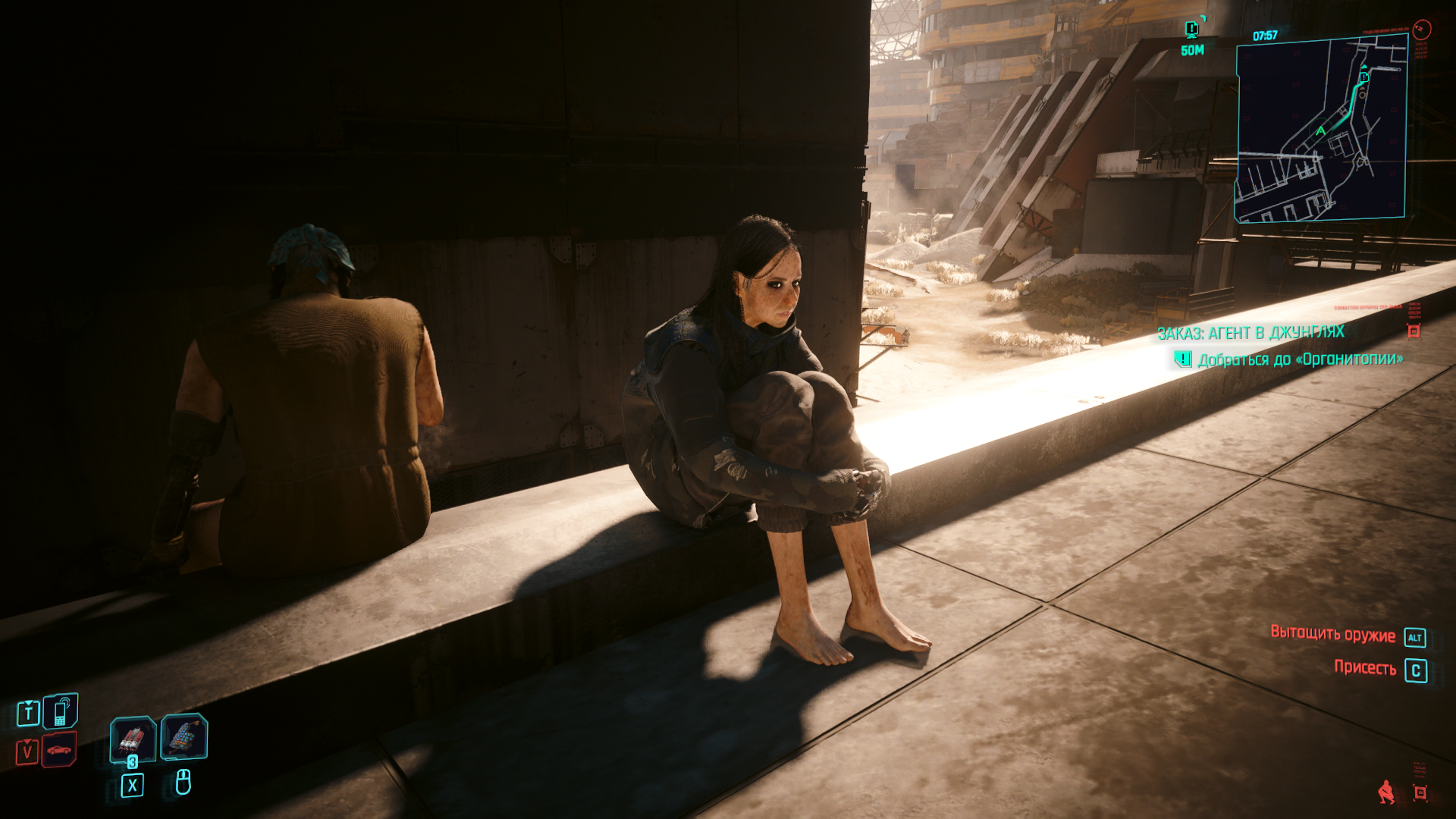Open the phone icon

[x=60, y=711]
